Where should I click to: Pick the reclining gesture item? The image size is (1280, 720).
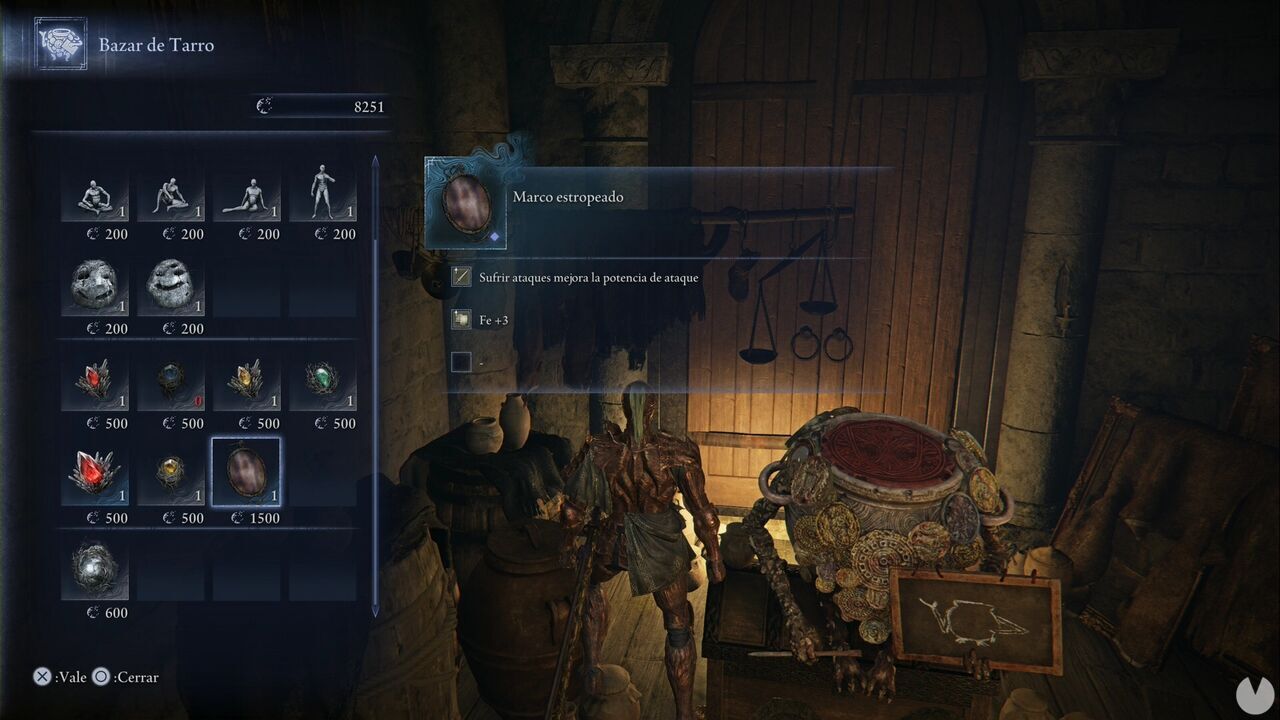coord(247,193)
